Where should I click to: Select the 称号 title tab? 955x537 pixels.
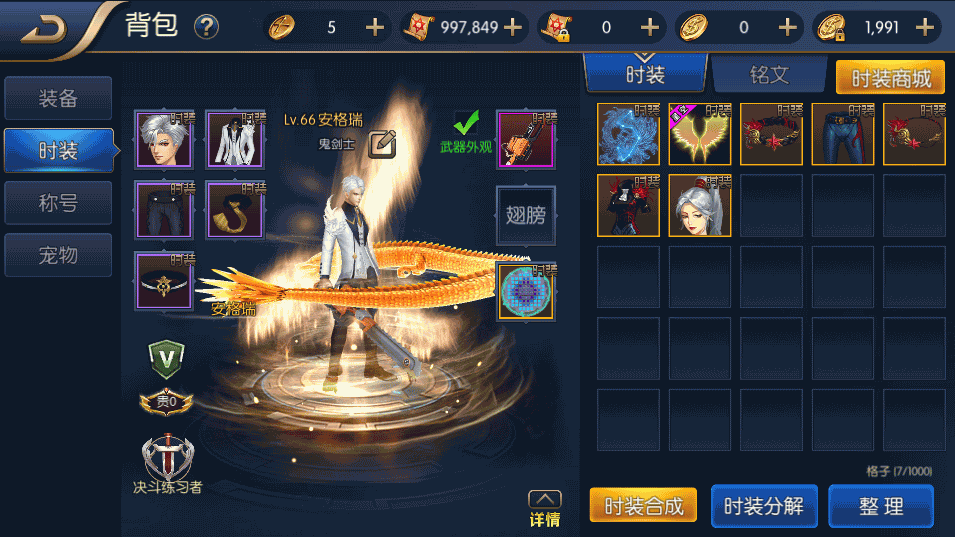[x=58, y=204]
